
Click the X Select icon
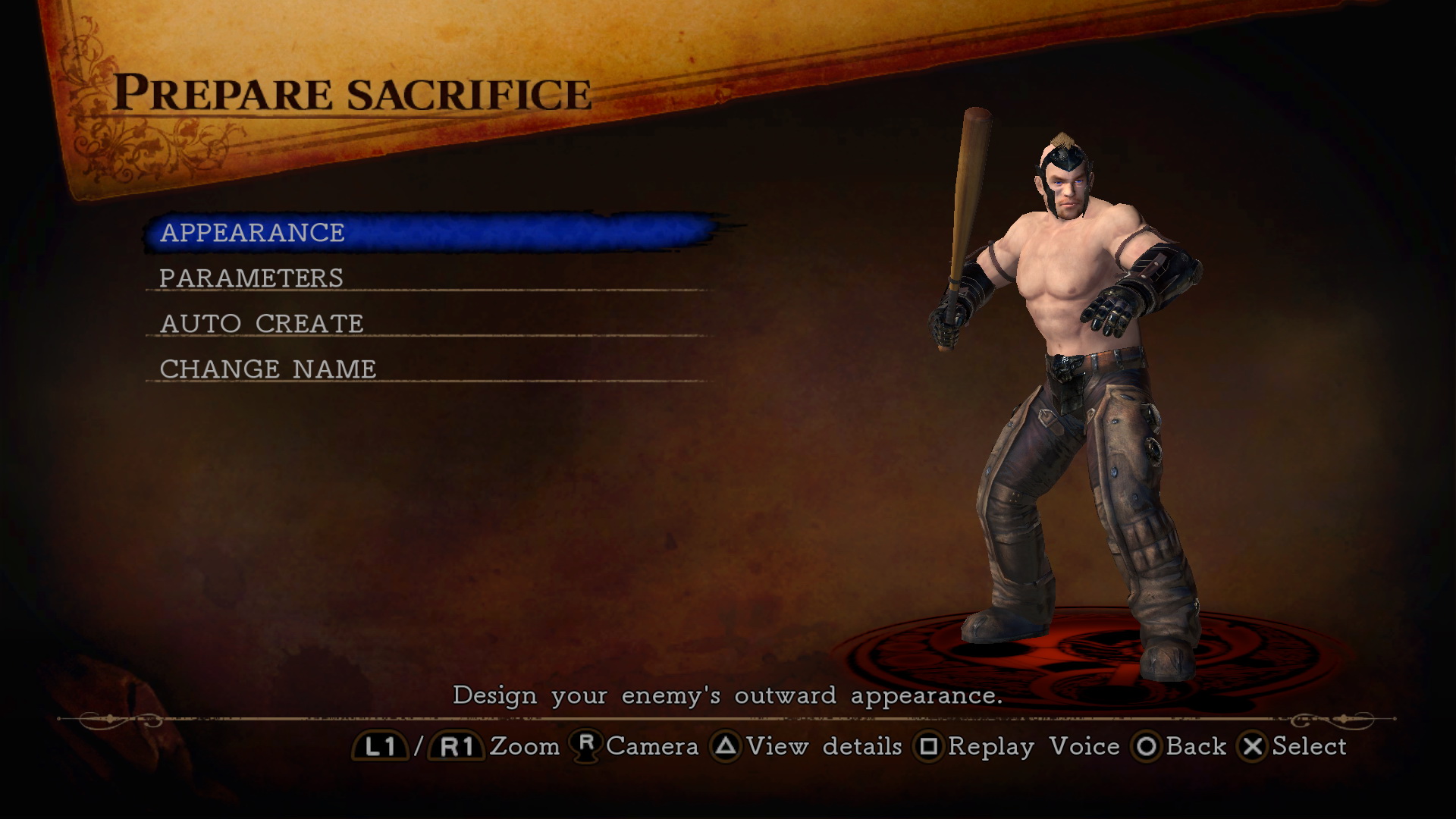click(x=1251, y=747)
